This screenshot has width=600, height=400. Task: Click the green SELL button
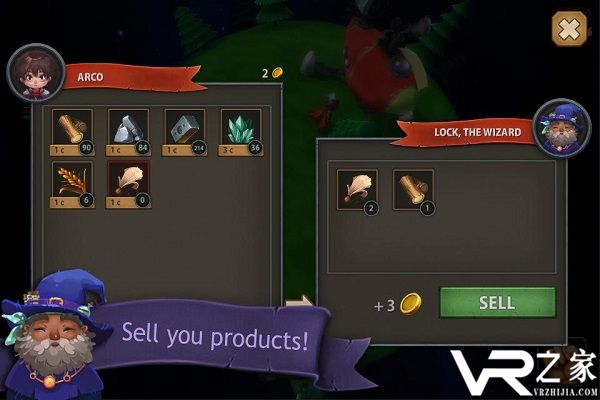pos(497,303)
